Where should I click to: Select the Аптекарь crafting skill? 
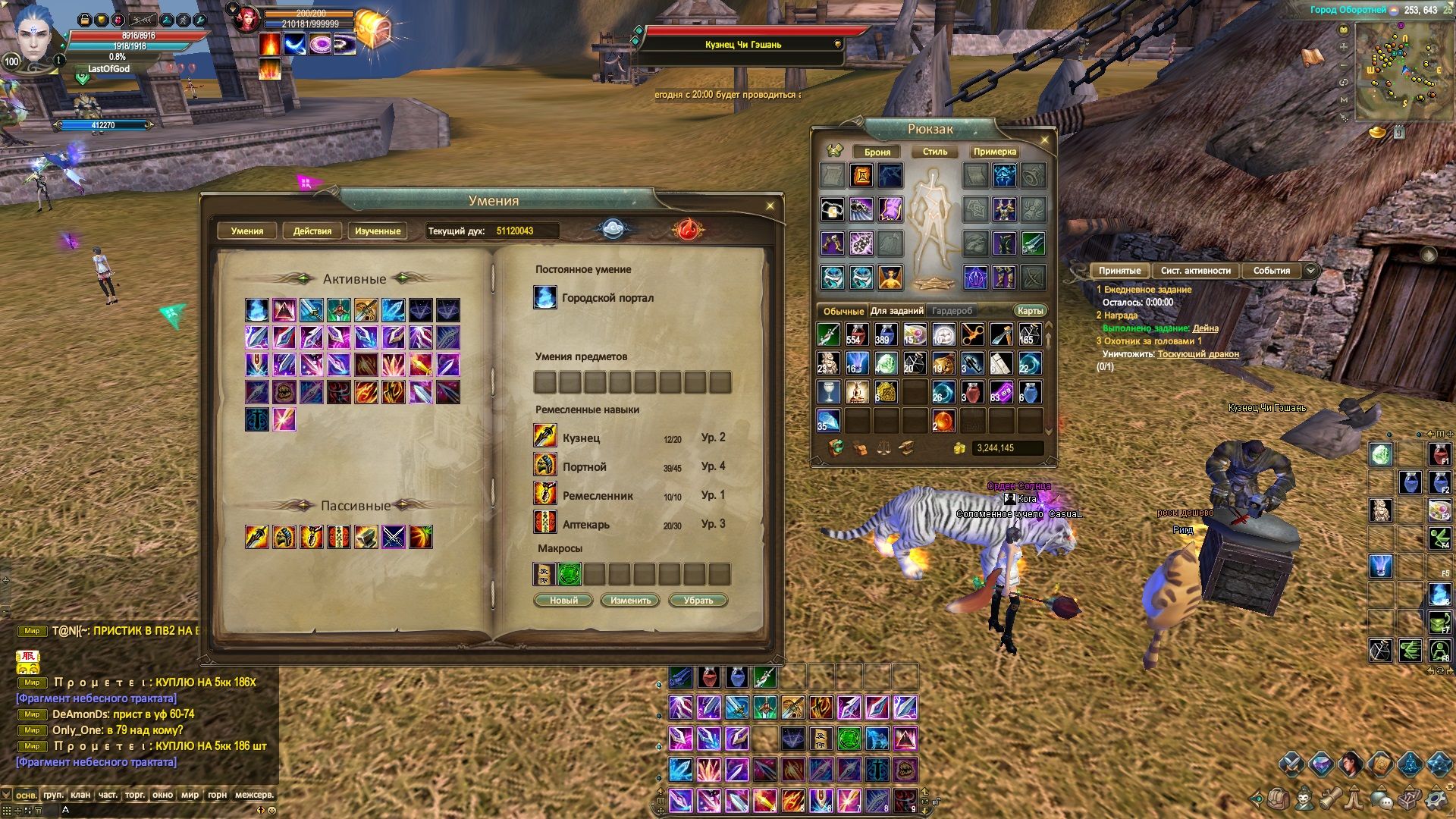pos(545,522)
